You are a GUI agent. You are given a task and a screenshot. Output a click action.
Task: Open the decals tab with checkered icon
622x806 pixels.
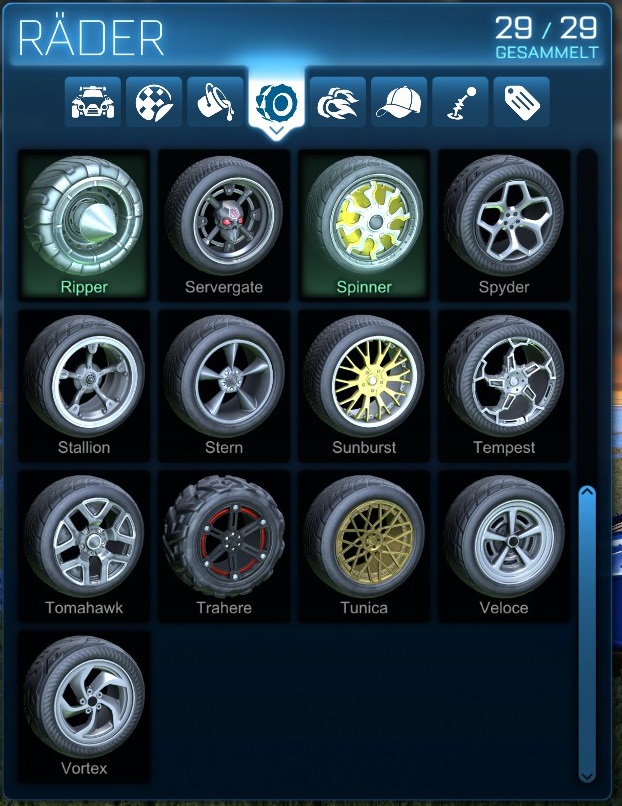click(154, 102)
